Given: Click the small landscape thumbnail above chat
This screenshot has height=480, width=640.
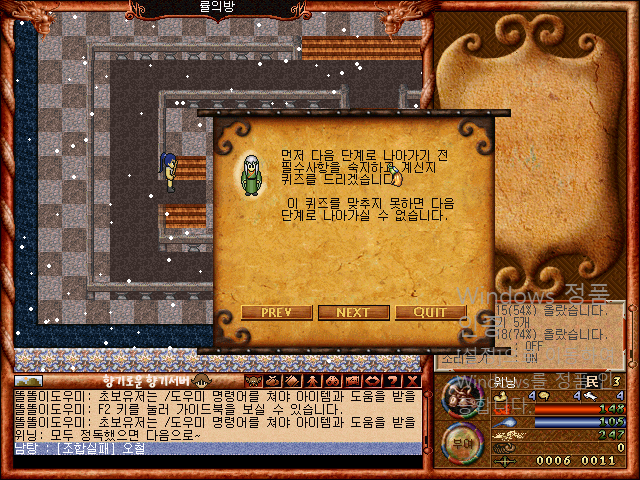Looking at the screenshot, I should pos(29,381).
